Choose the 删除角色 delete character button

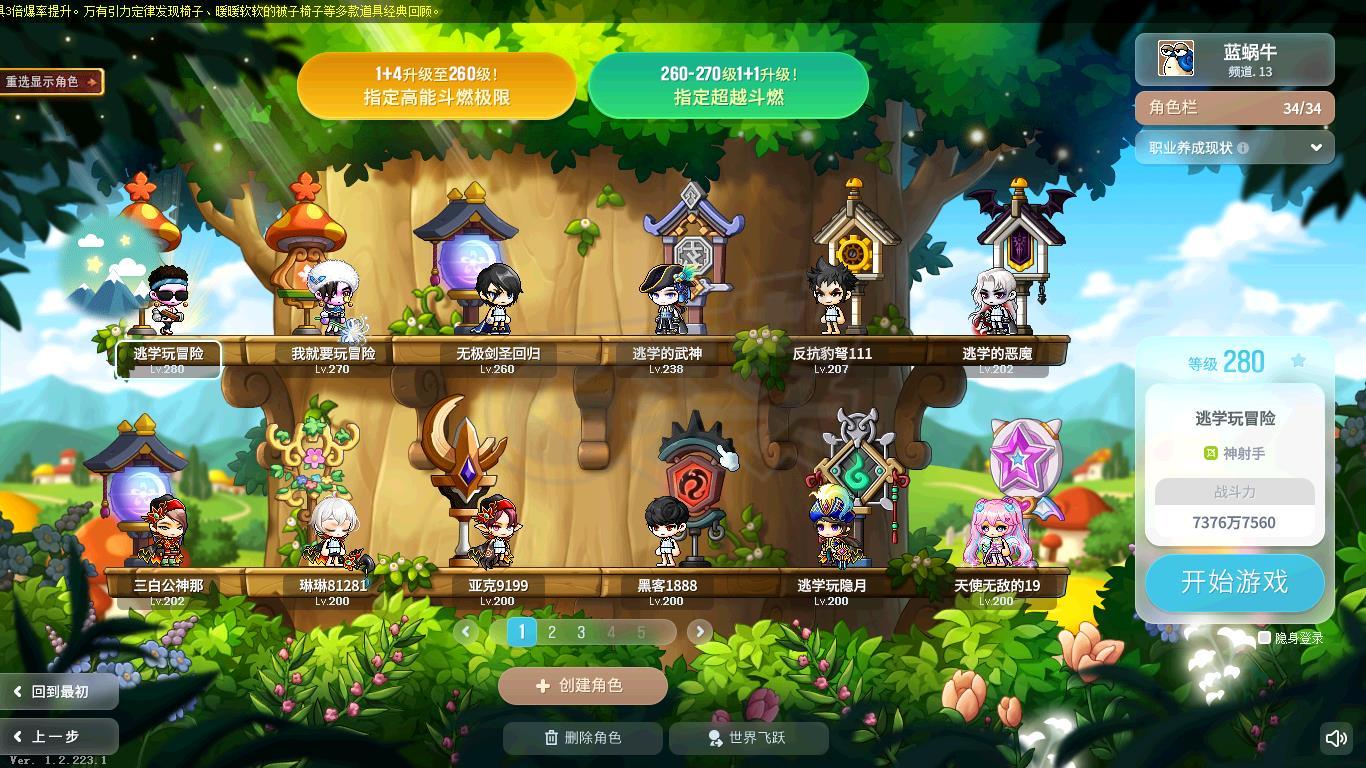[x=583, y=738]
